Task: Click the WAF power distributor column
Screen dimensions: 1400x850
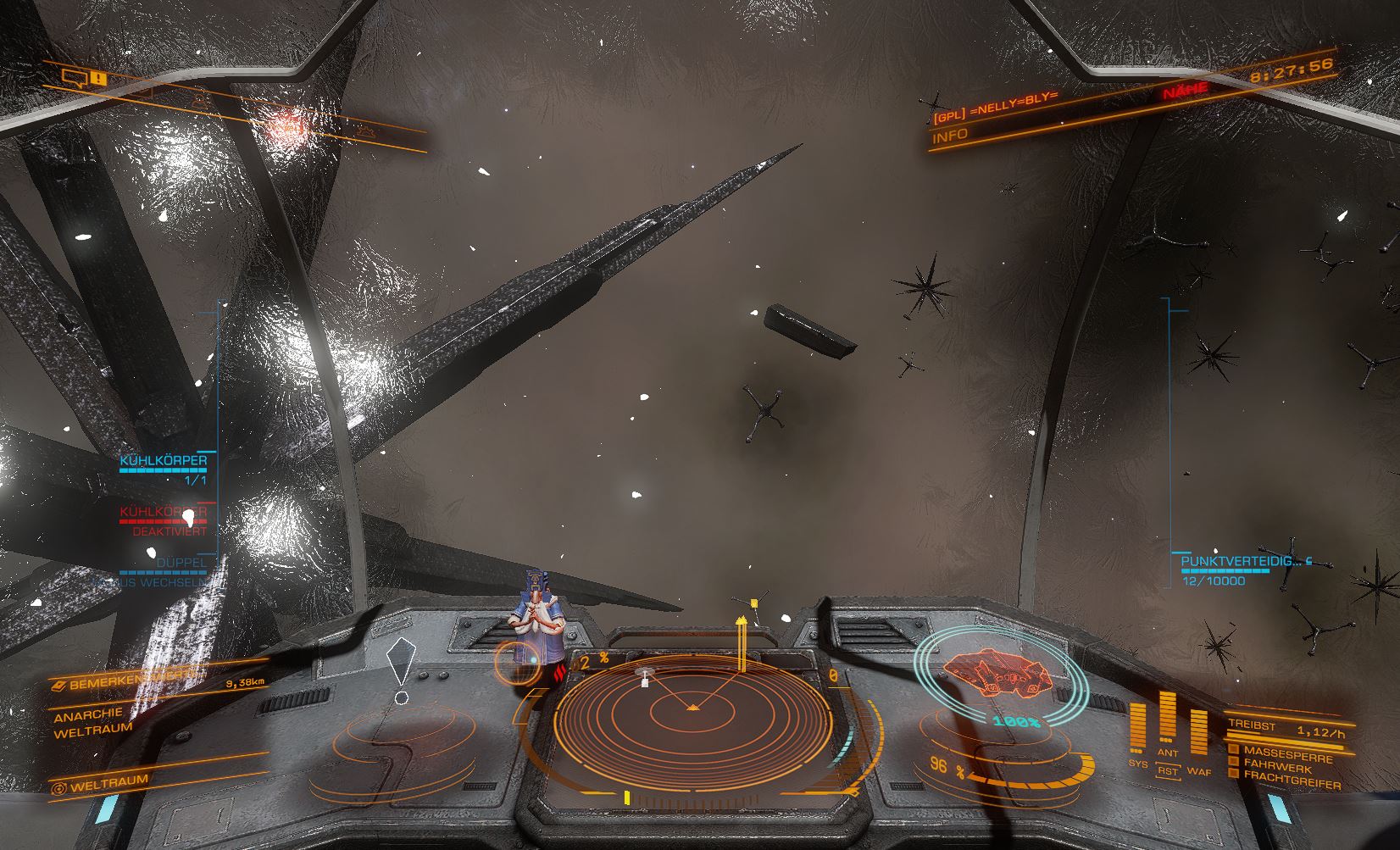Action: pos(1198,734)
